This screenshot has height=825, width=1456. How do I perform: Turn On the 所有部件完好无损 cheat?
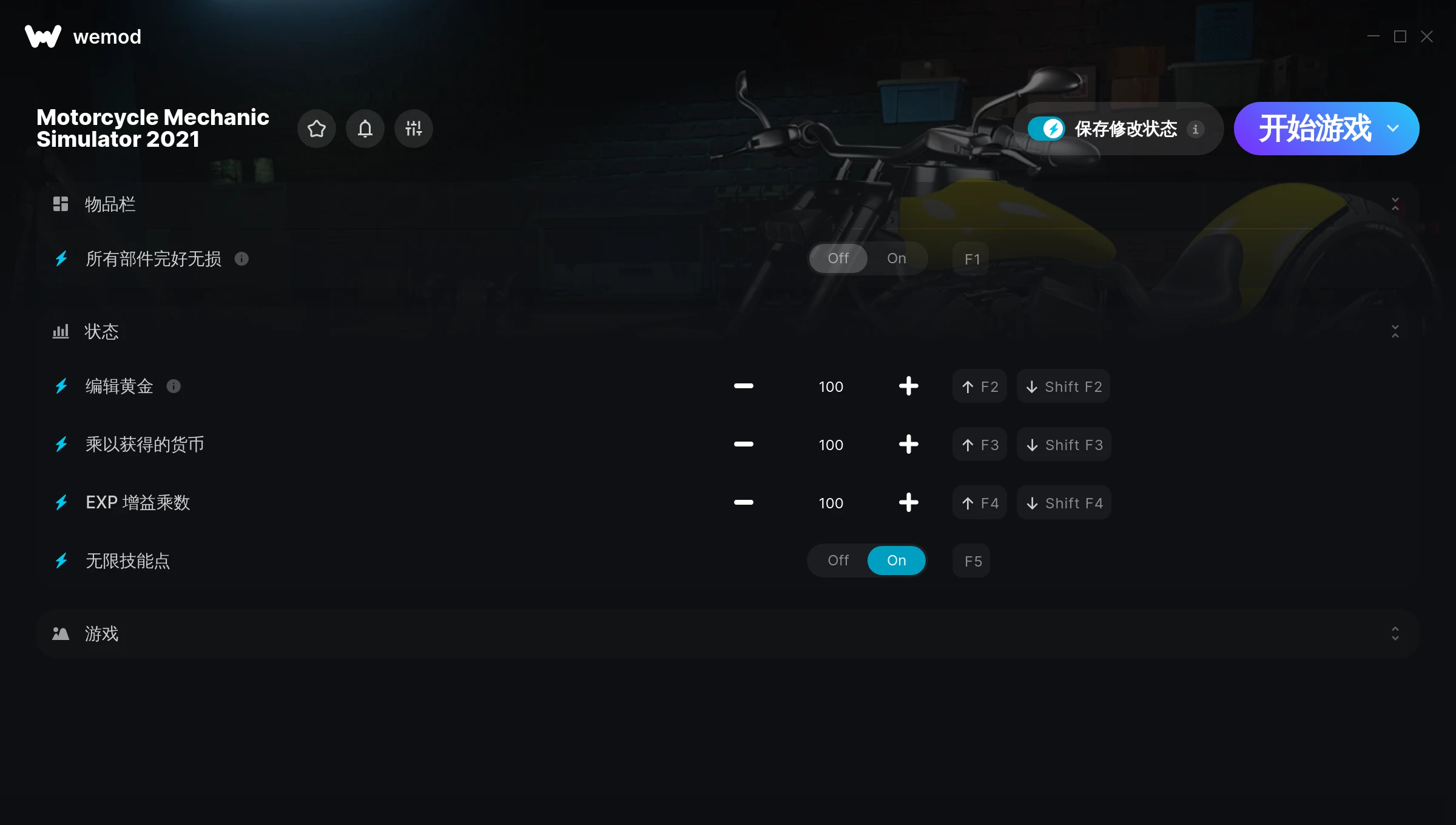point(897,258)
